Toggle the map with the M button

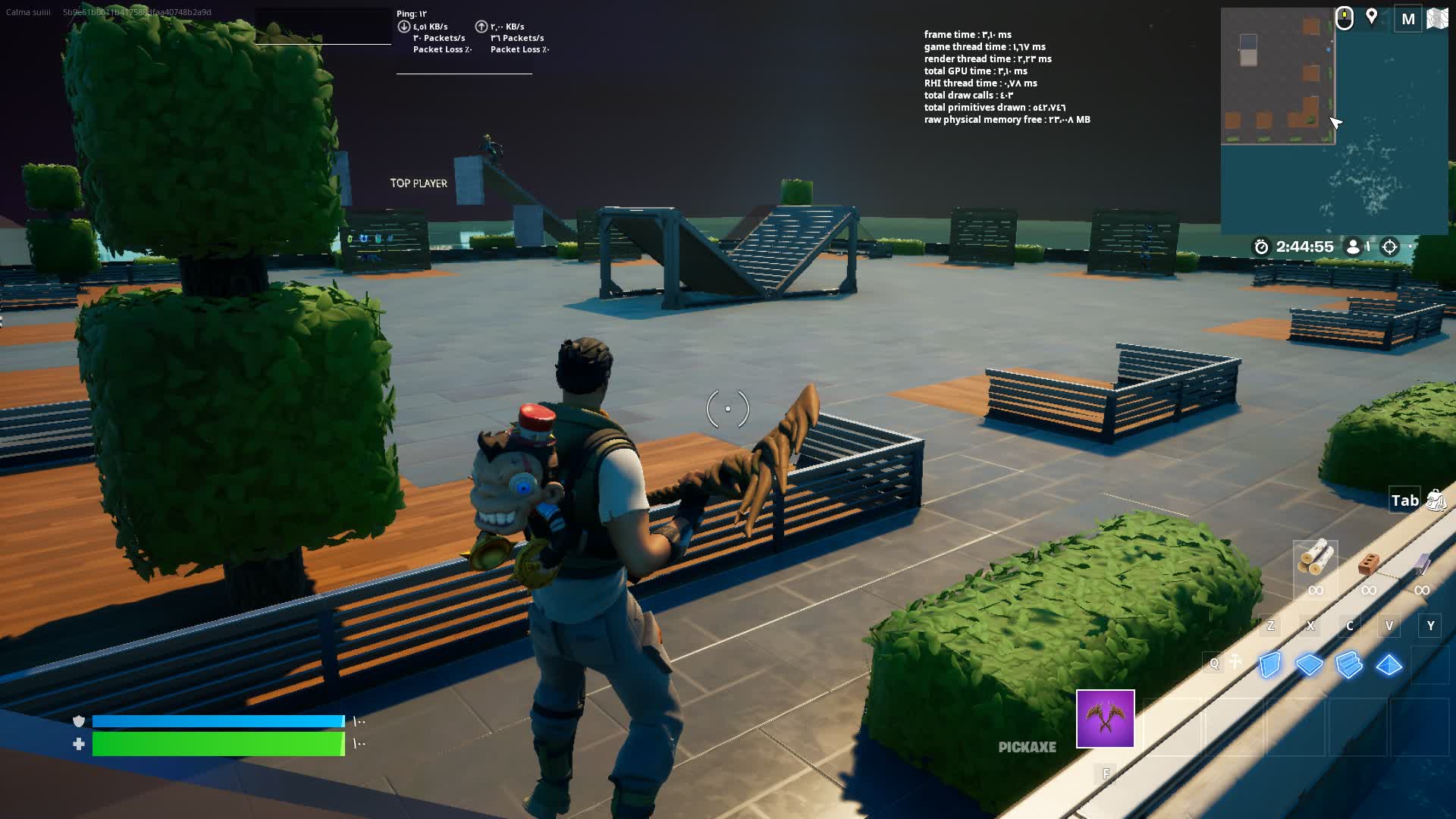[1408, 20]
